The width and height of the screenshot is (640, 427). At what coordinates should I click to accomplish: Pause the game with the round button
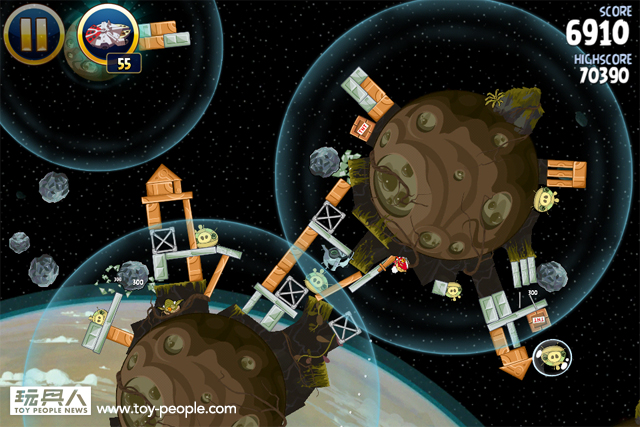[x=34, y=34]
